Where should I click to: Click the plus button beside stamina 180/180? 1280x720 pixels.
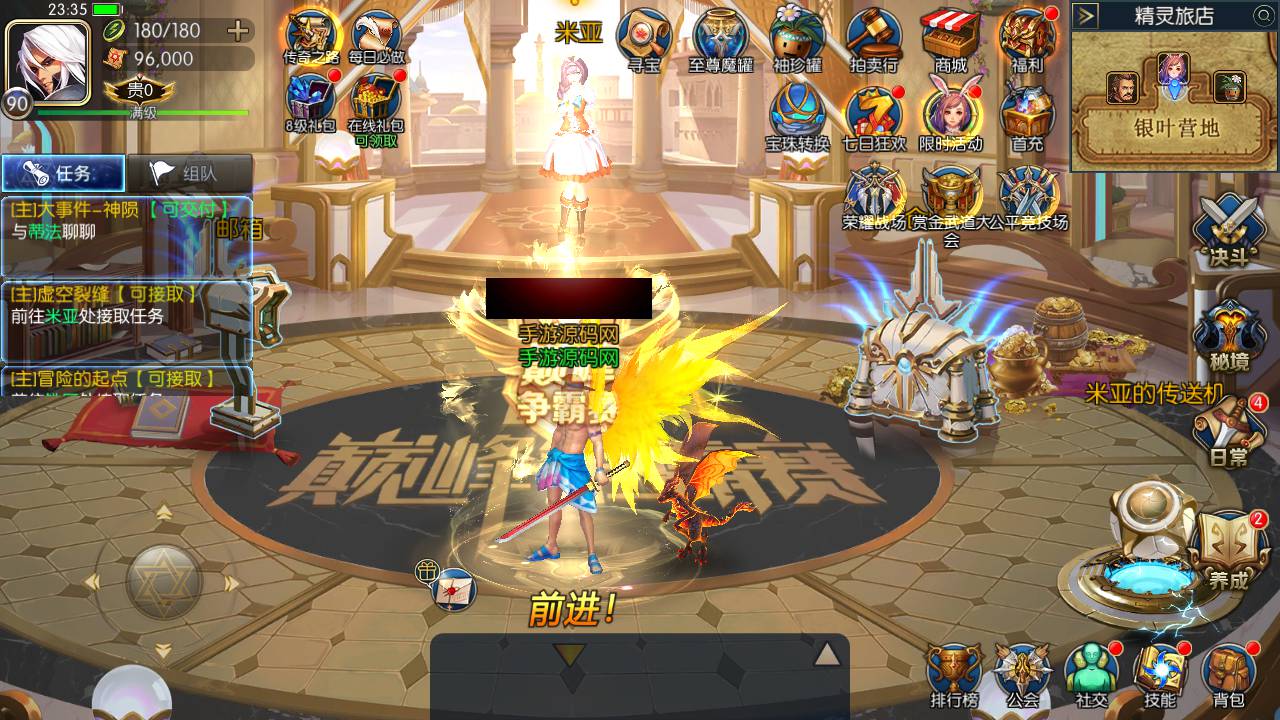[238, 30]
